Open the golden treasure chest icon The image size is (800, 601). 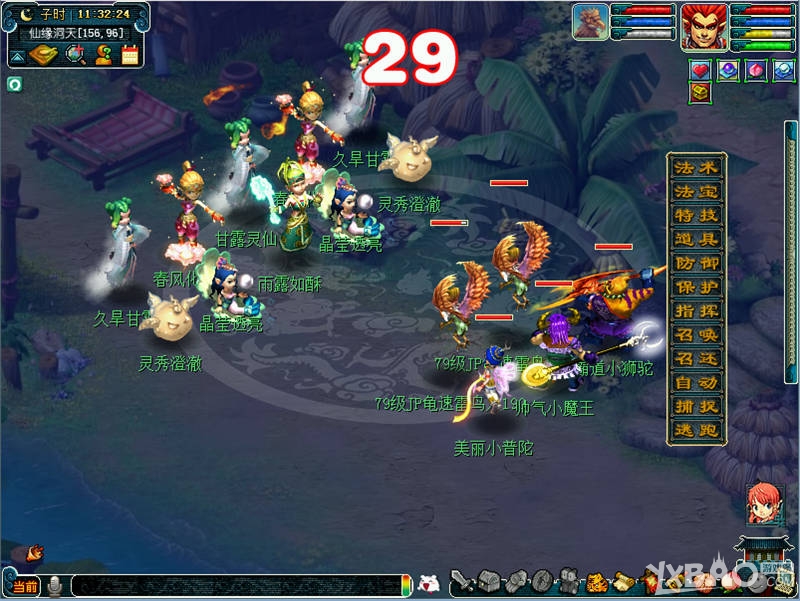(x=699, y=93)
